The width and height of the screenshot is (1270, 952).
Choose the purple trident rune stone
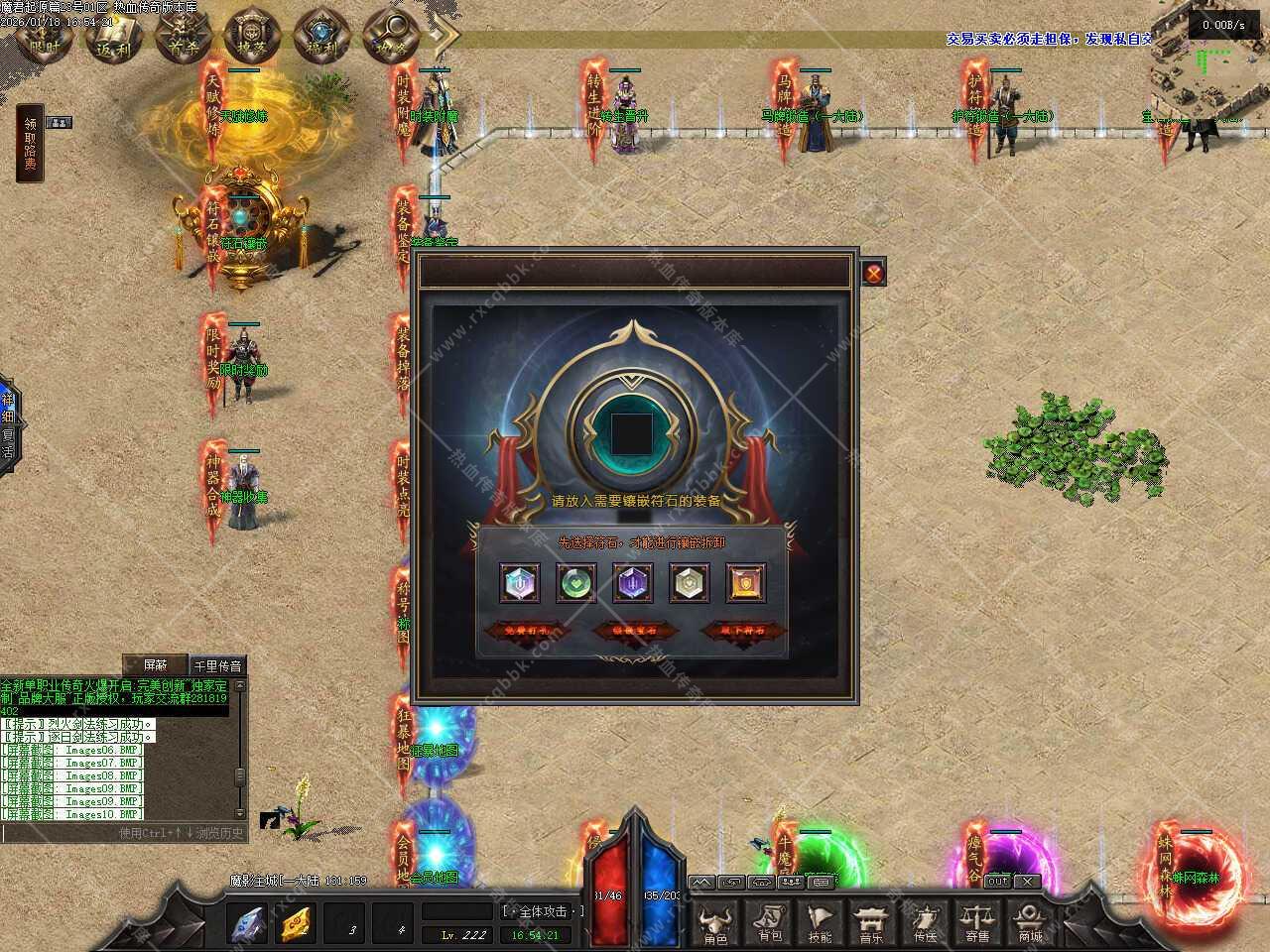[x=632, y=583]
